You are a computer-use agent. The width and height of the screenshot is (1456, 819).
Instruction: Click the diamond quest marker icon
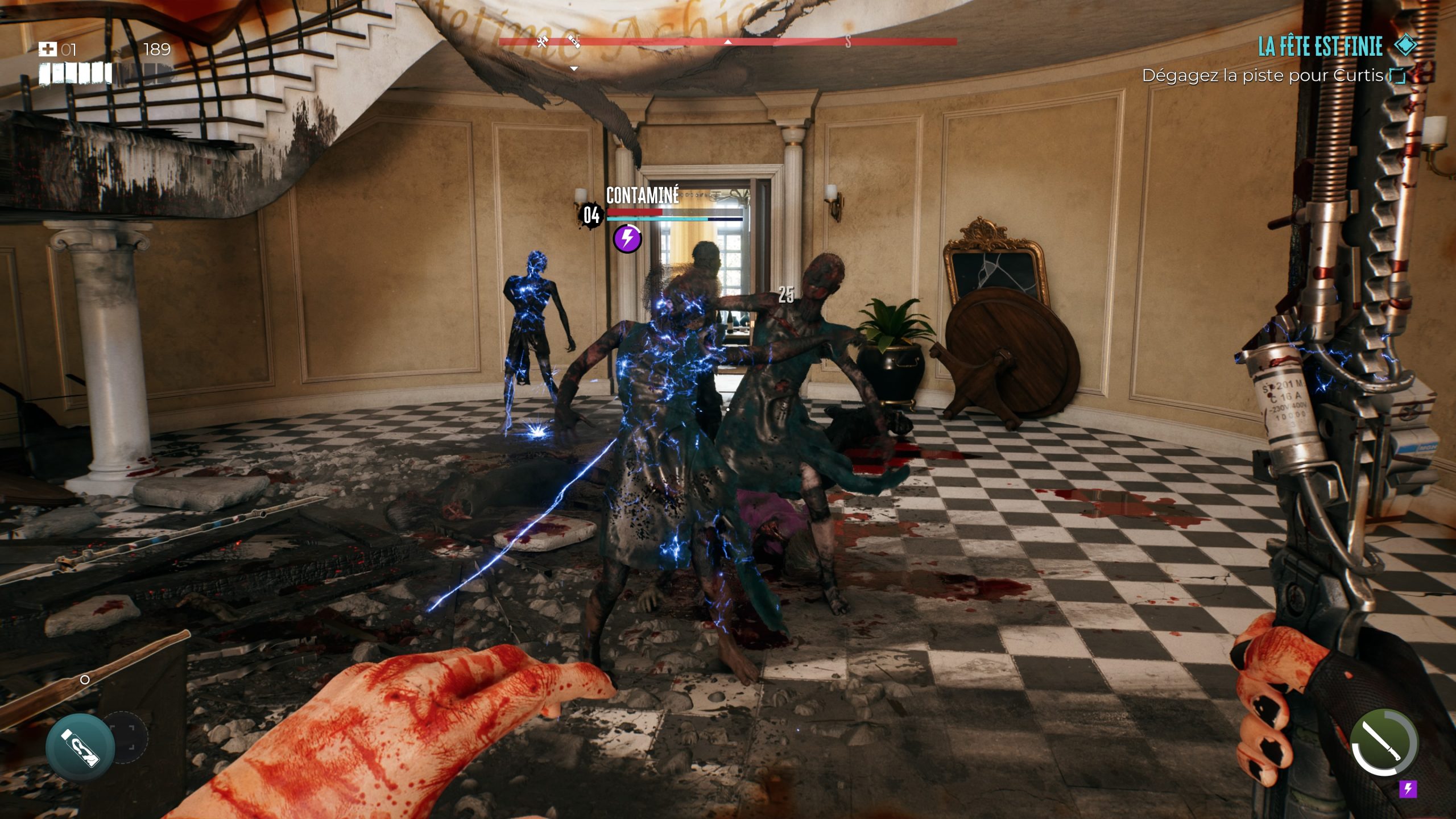1406,45
